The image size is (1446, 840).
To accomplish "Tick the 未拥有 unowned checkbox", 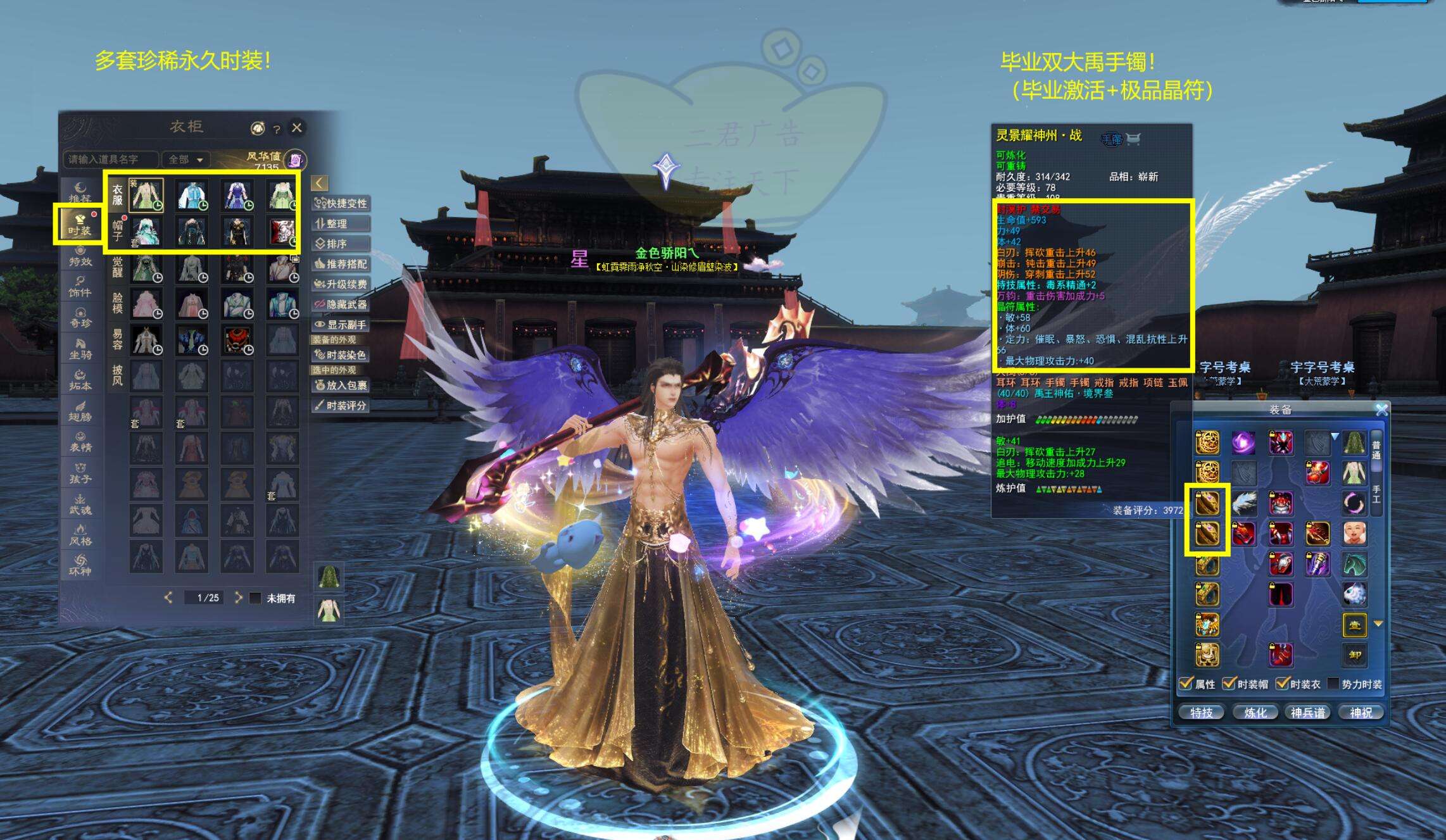I will (255, 598).
